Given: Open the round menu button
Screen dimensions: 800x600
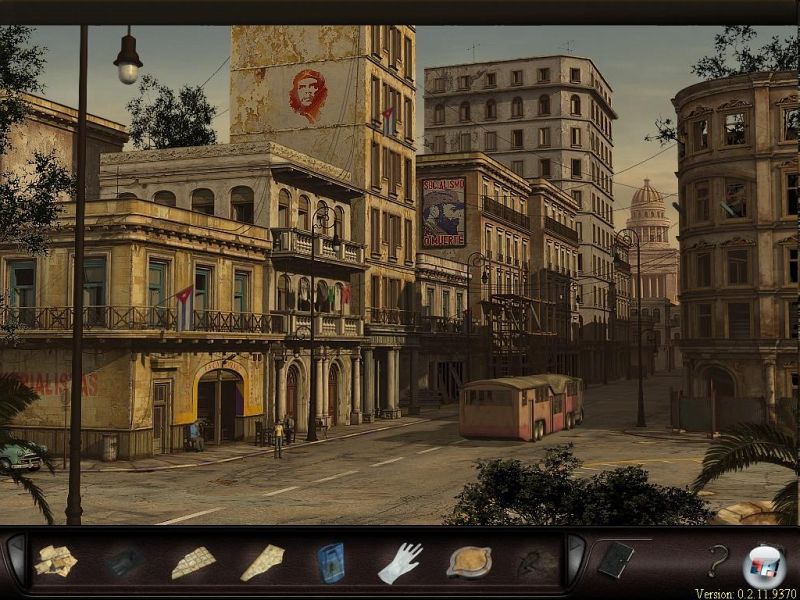Looking at the screenshot, I should point(764,564).
